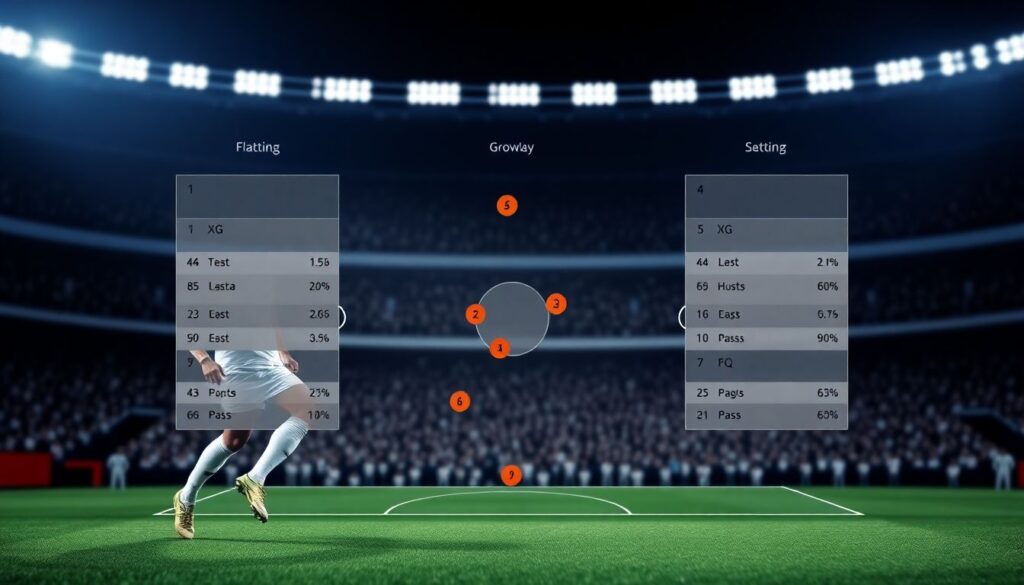The width and height of the screenshot is (1024, 585).
Task: Pick the 10 Passs row showing 90%
Action: [766, 338]
